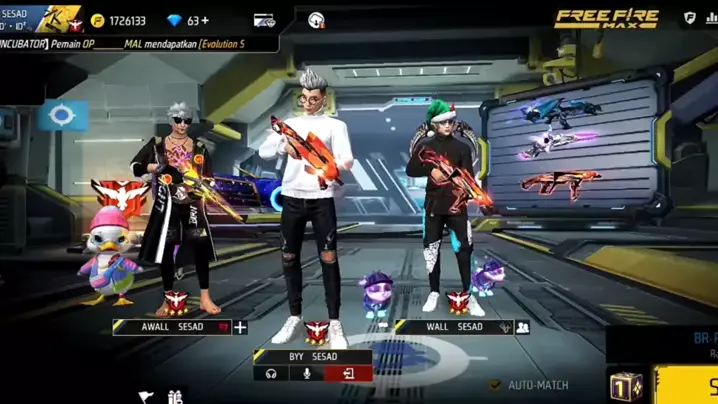718x404 pixels.
Task: Open the golden loot cube icon
Action: tap(626, 387)
